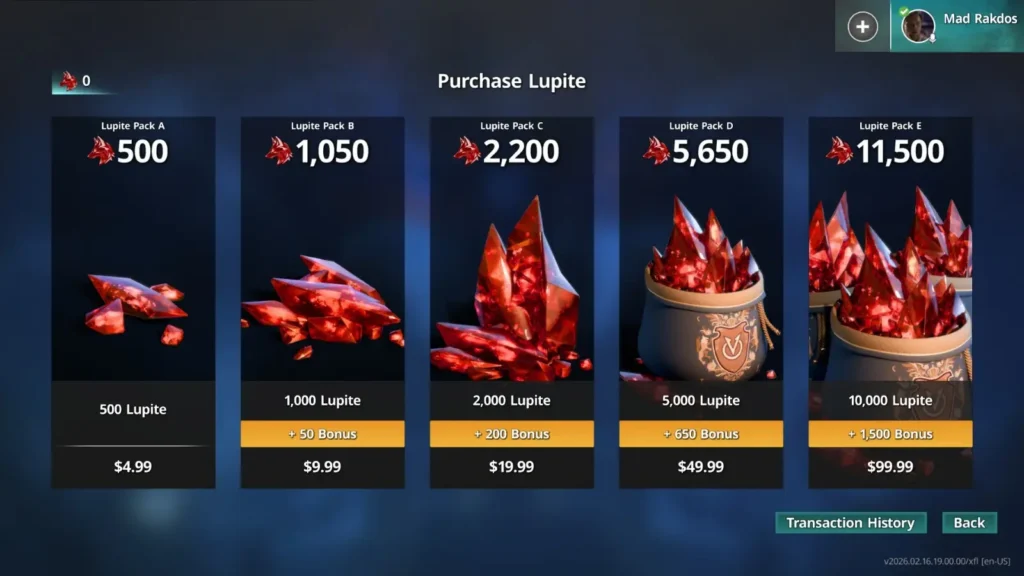1024x576 pixels.
Task: Choose Lupite Pack C with 2,200 Lupite
Action: [x=511, y=301]
